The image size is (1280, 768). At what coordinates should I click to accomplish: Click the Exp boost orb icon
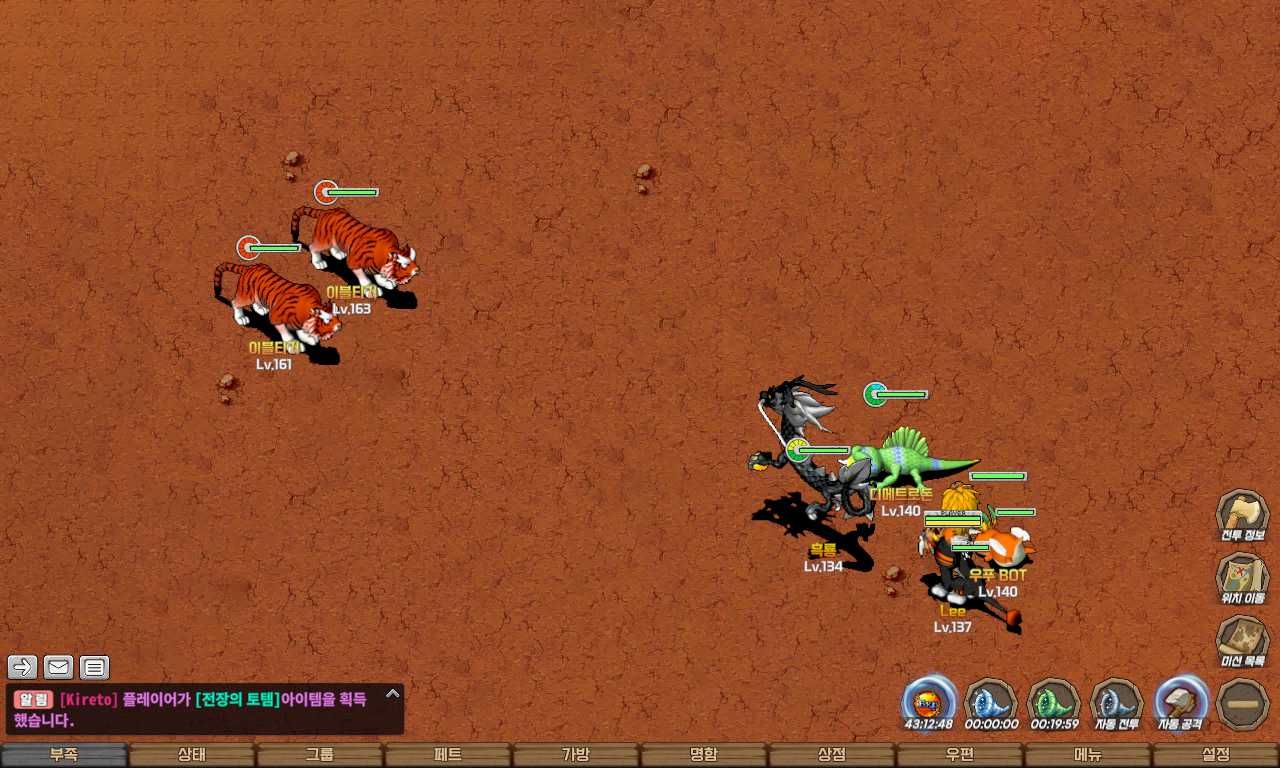click(929, 700)
